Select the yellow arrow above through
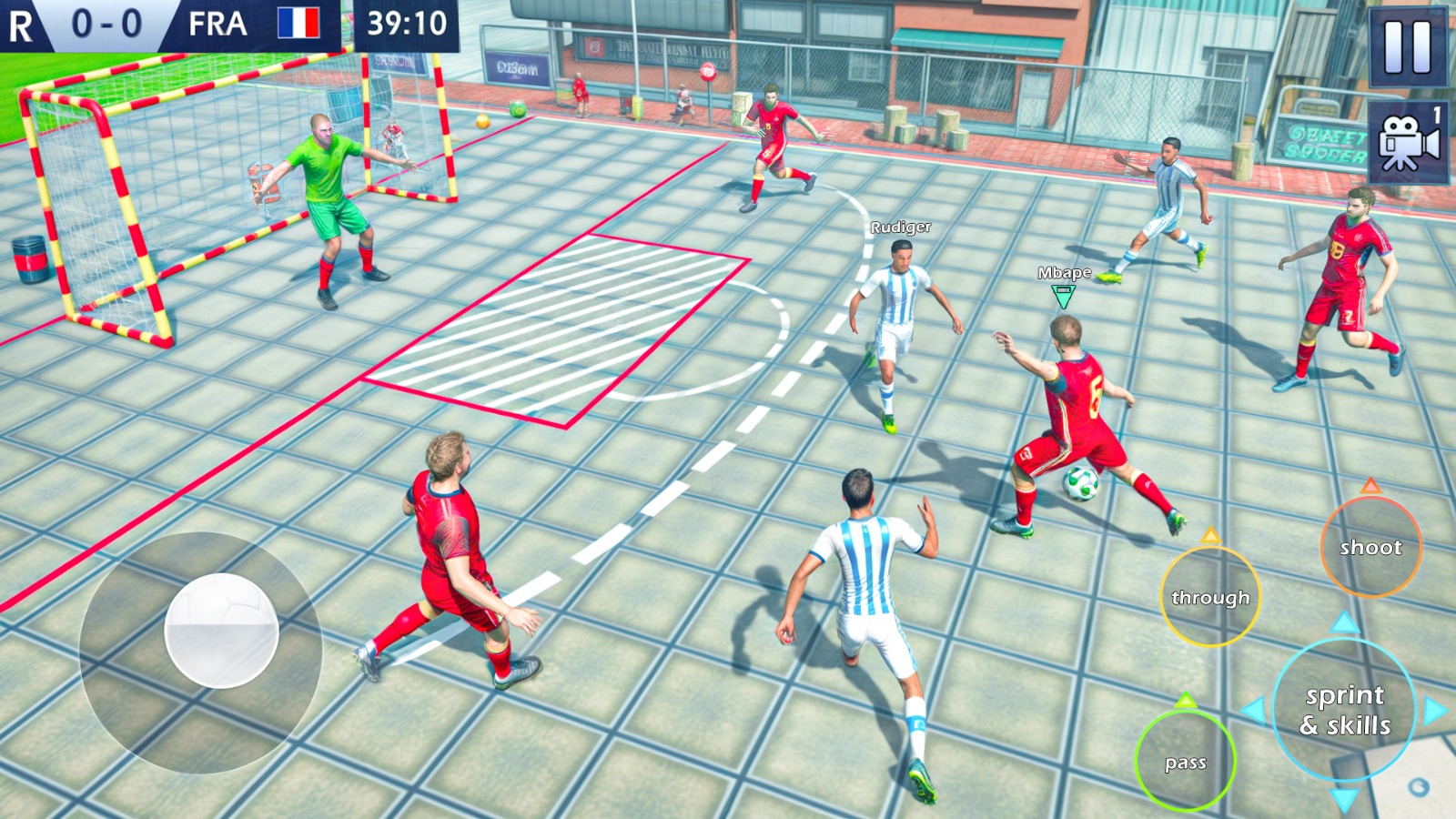This screenshot has height=819, width=1456. [1210, 537]
